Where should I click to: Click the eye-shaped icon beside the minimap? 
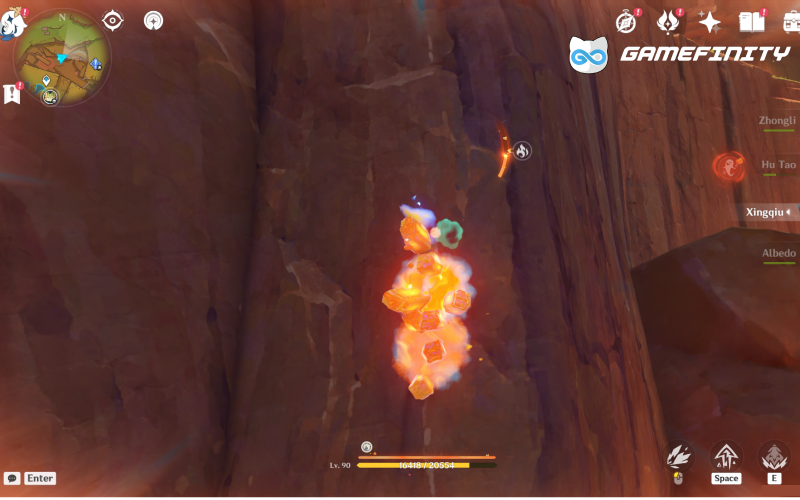coord(113,20)
